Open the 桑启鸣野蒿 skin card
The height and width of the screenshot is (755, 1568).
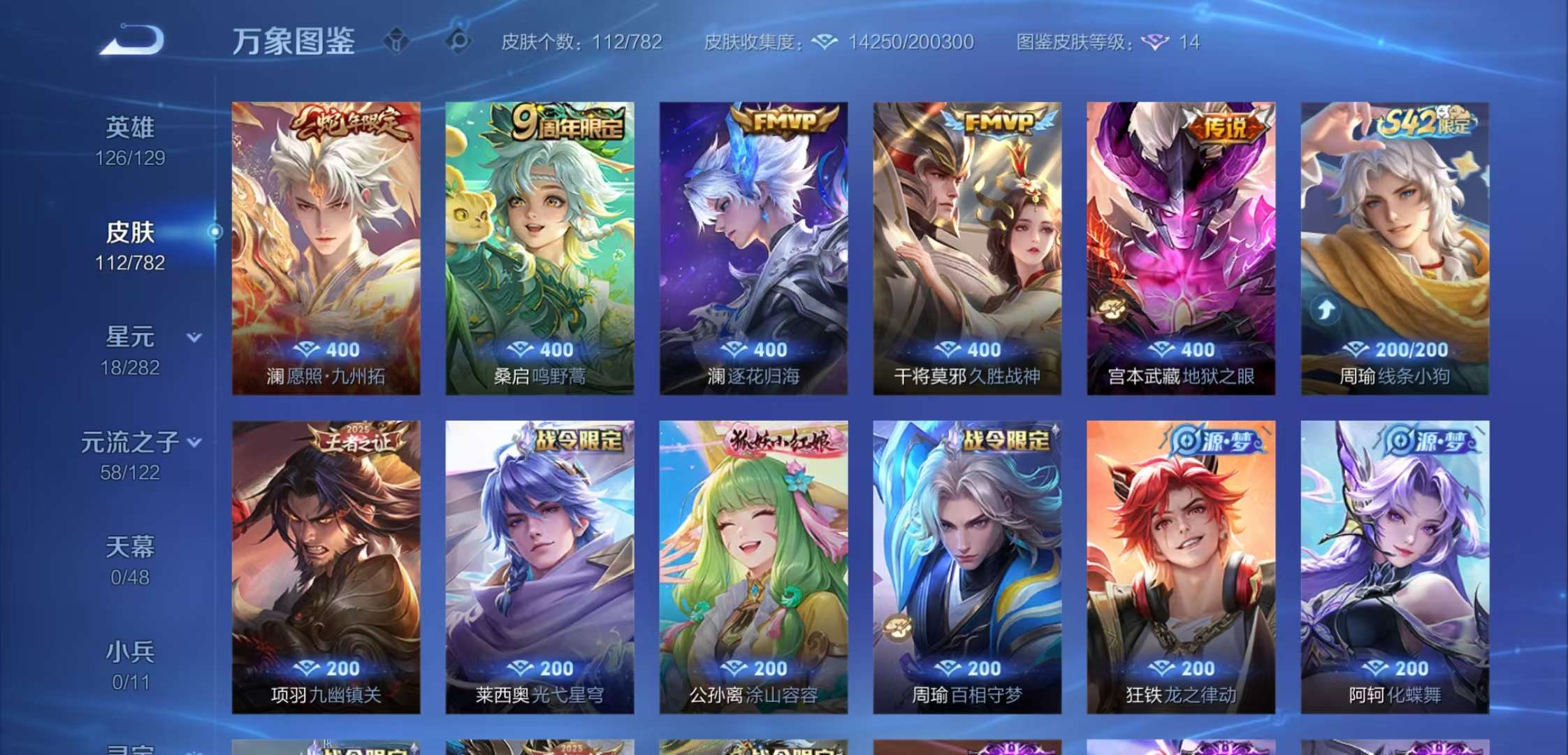(541, 252)
